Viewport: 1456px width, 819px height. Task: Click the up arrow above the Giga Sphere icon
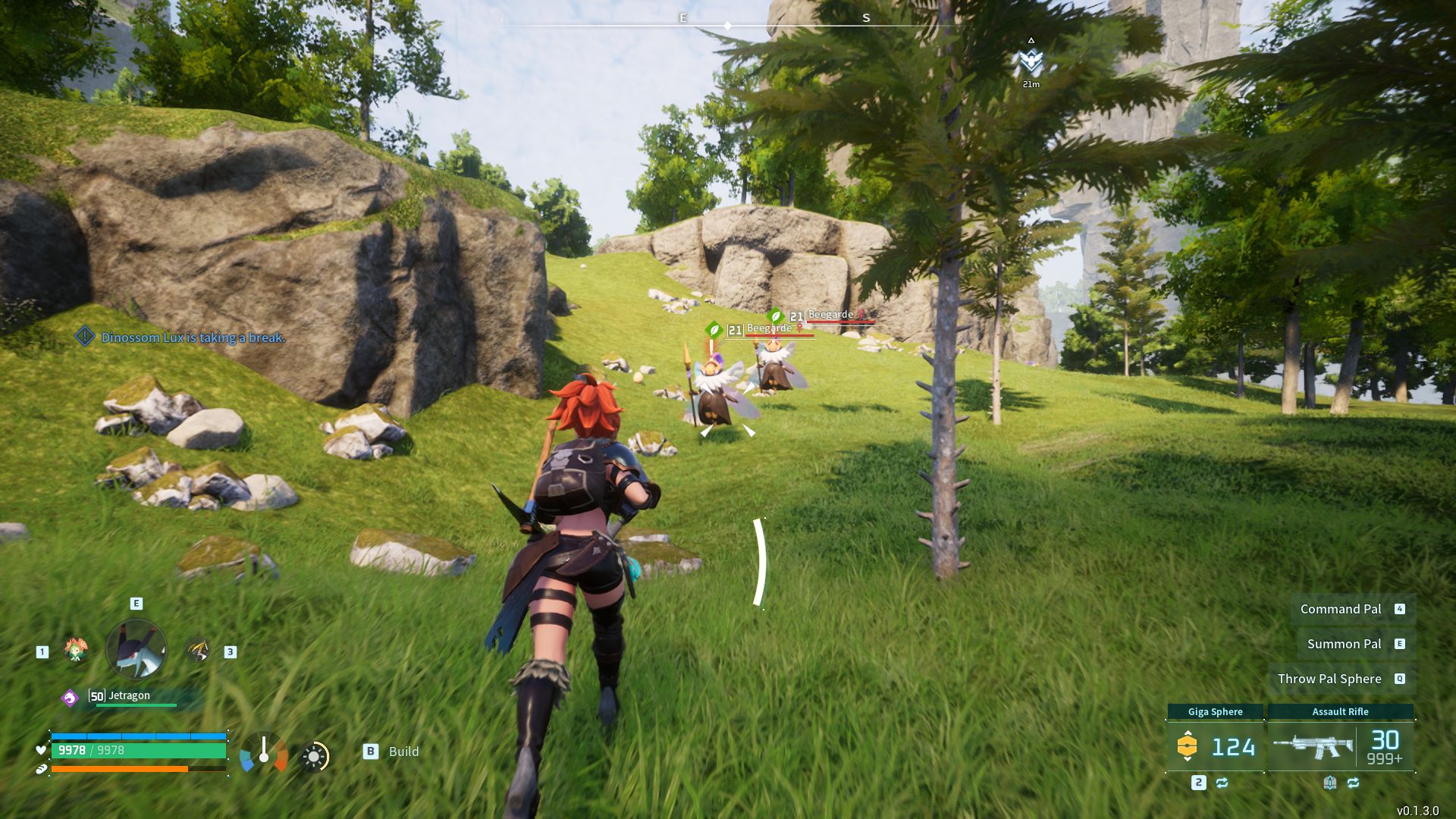click(1188, 733)
